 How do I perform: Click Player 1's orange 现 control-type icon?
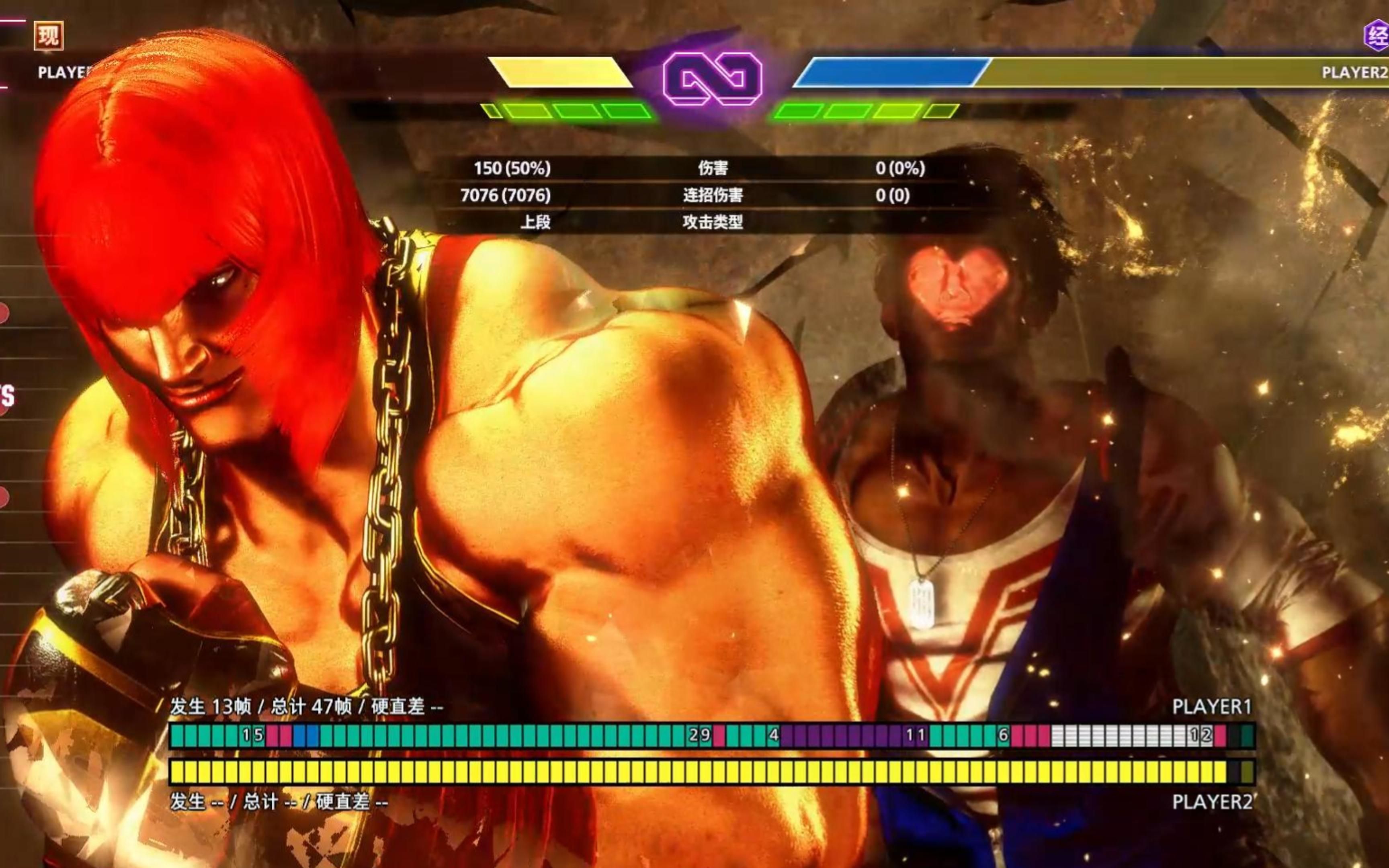pyautogui.click(x=48, y=36)
